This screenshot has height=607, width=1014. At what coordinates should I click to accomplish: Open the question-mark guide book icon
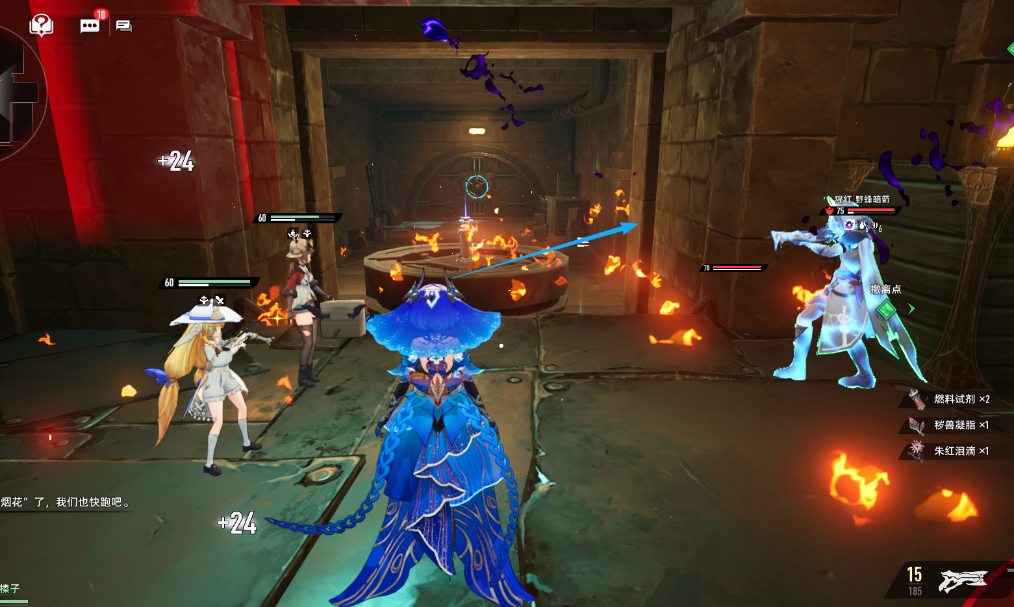[x=41, y=25]
